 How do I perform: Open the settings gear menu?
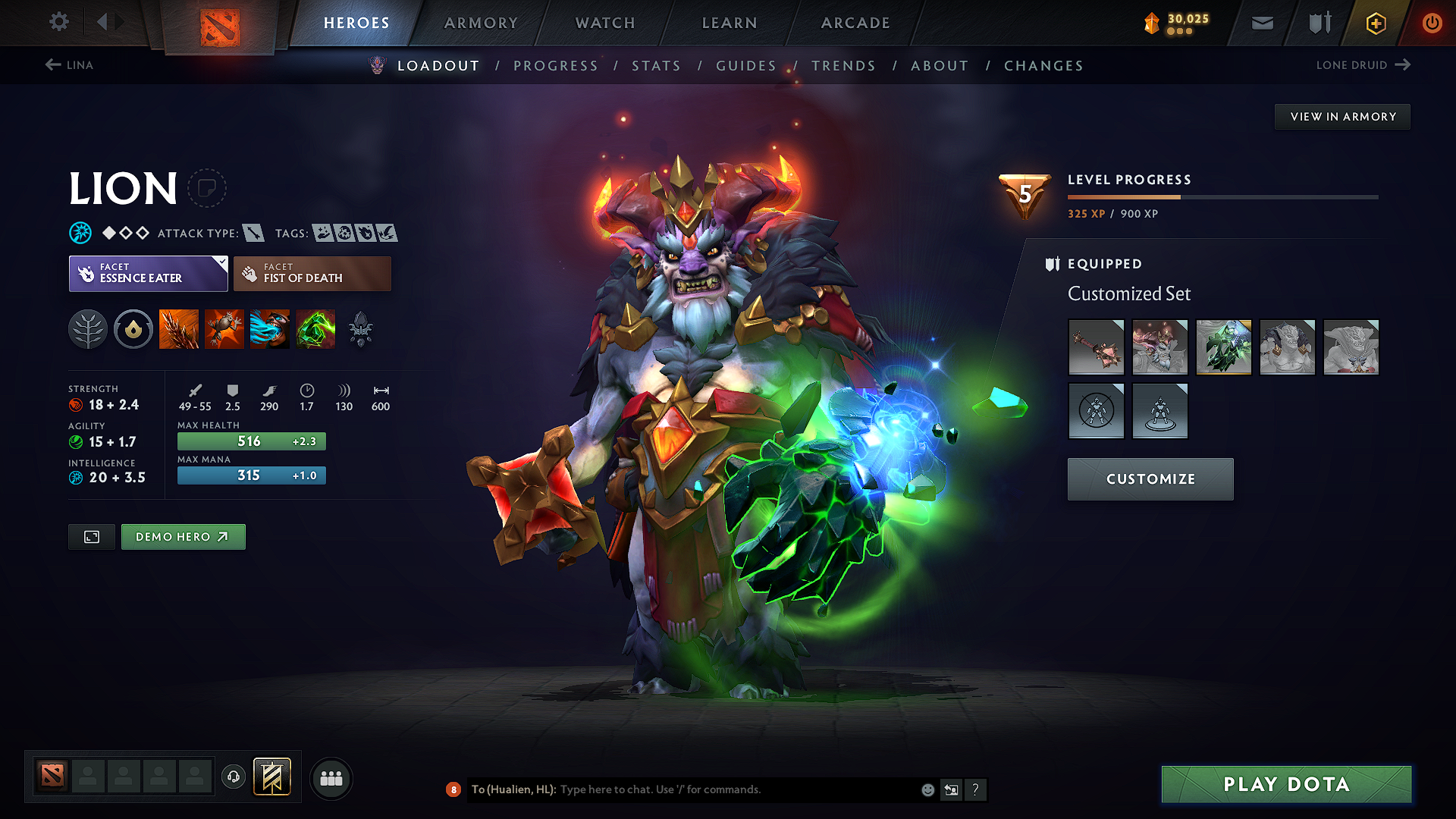coord(59,22)
